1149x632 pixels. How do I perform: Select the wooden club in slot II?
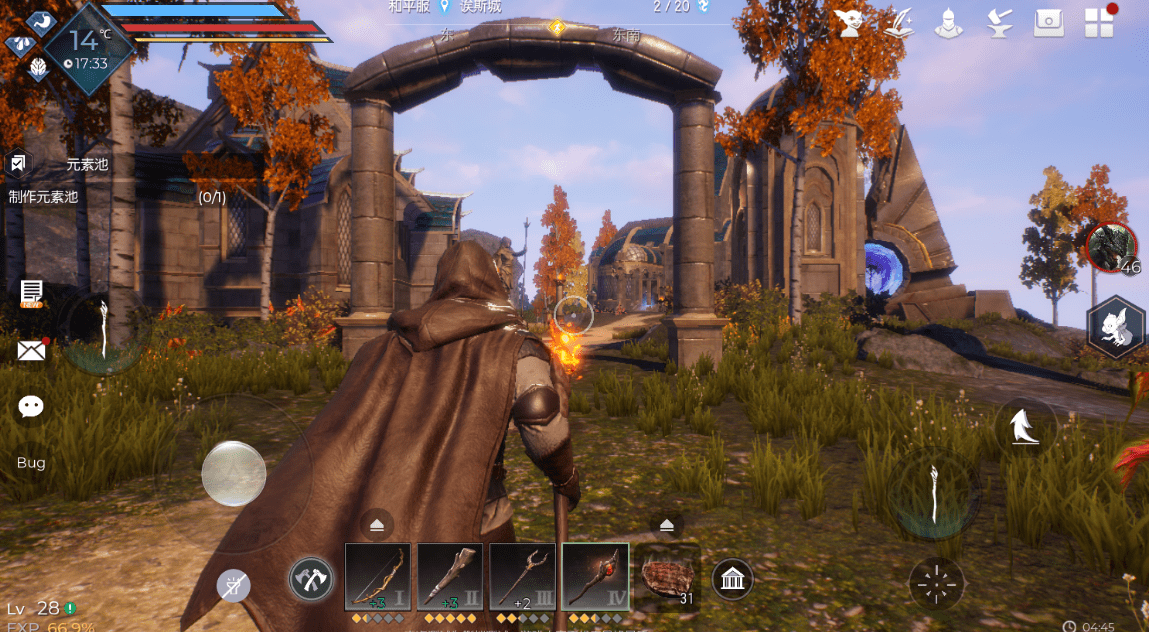click(x=450, y=577)
